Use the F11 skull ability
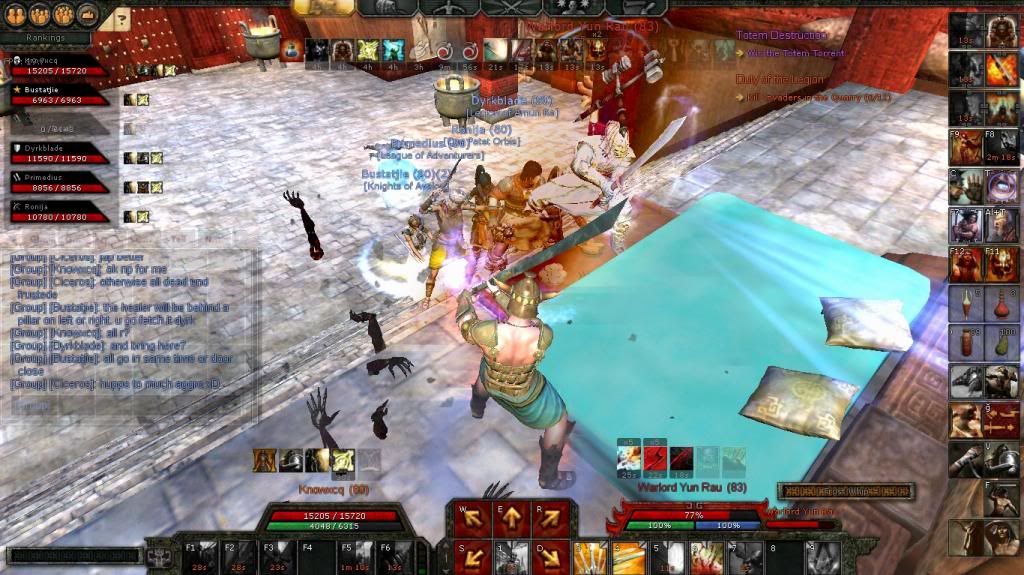 point(1002,264)
